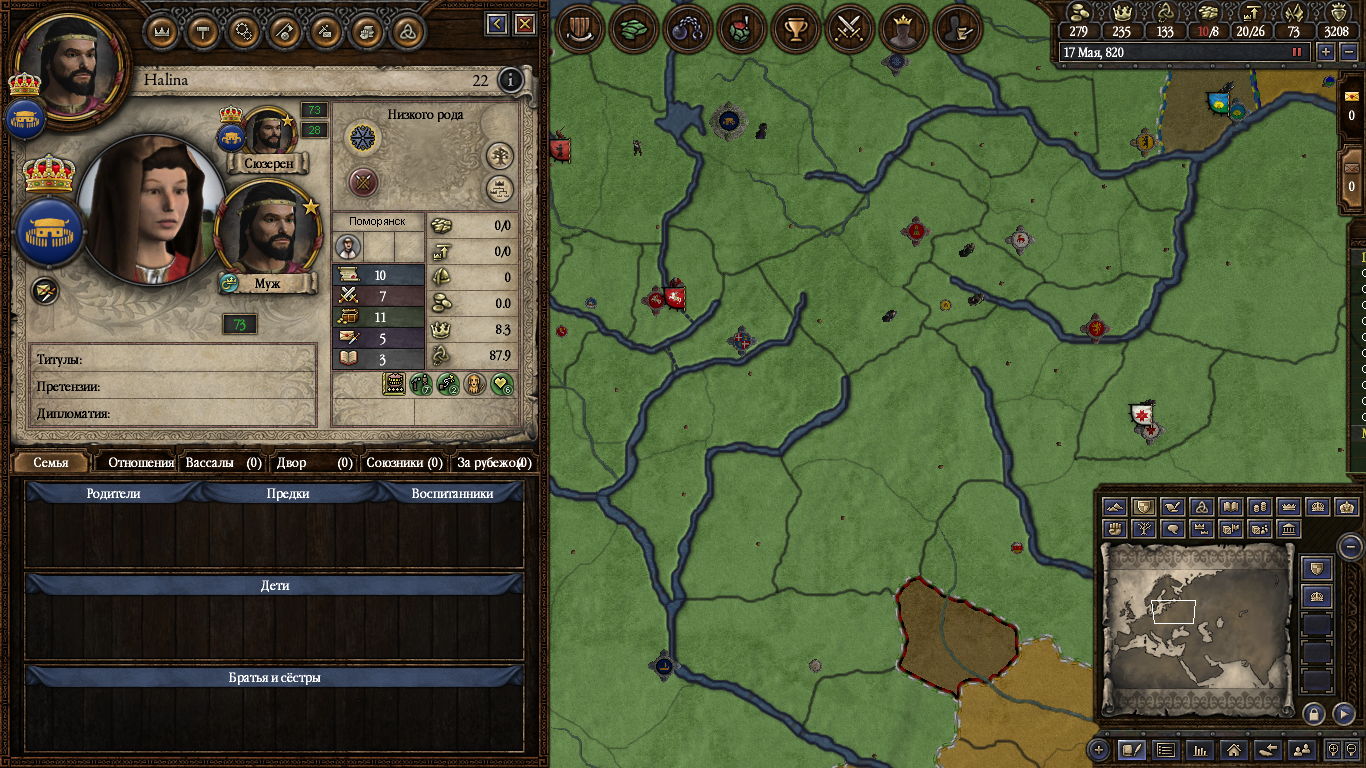1366x768 pixels.
Task: Switch to the religion map mode
Action: click(1203, 507)
